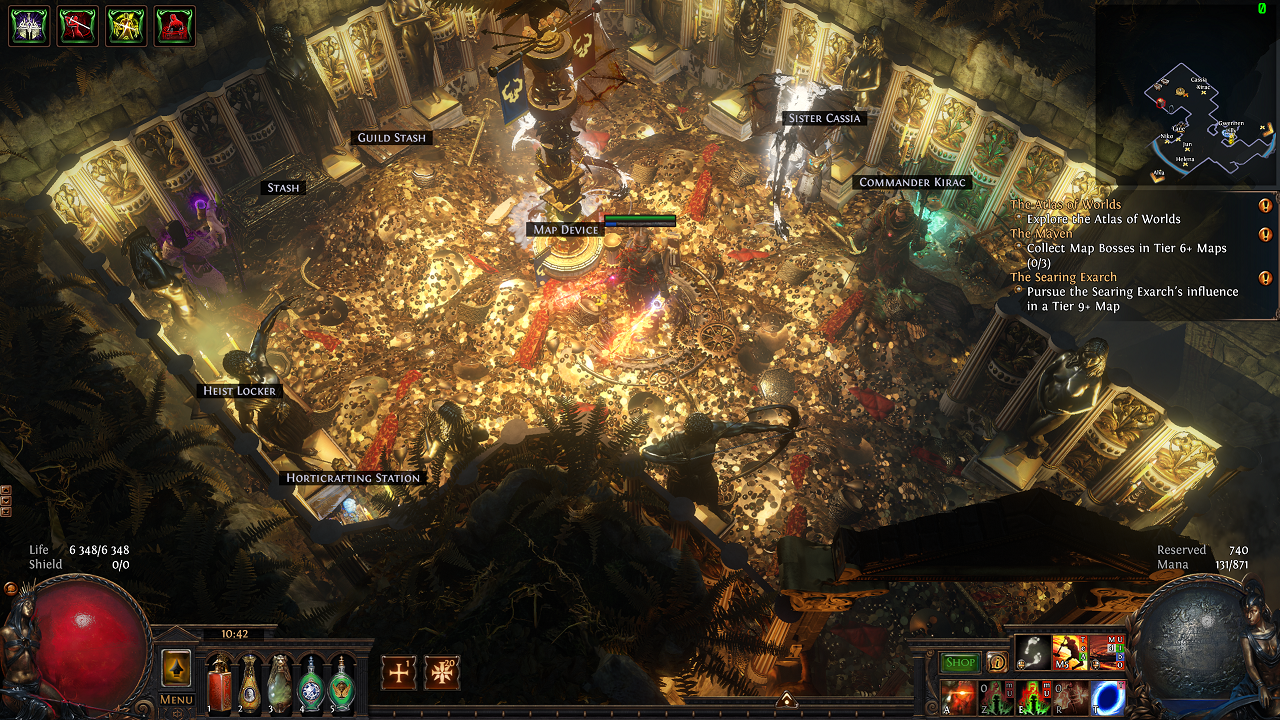Viewport: 1280px width, 720px height.
Task: Select the purple winged helmet buff icon
Action: coord(28,26)
